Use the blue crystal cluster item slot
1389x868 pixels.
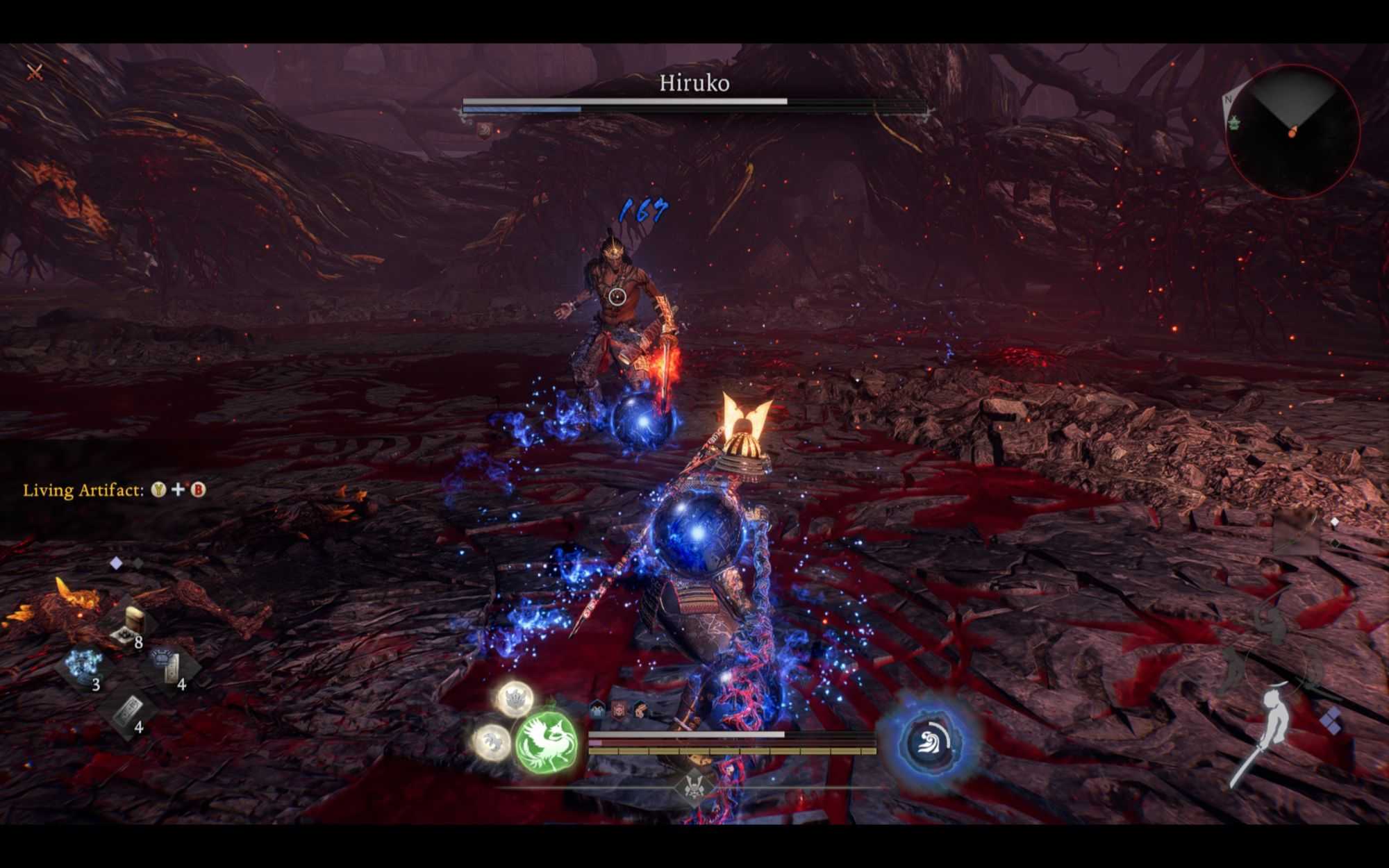[86, 664]
